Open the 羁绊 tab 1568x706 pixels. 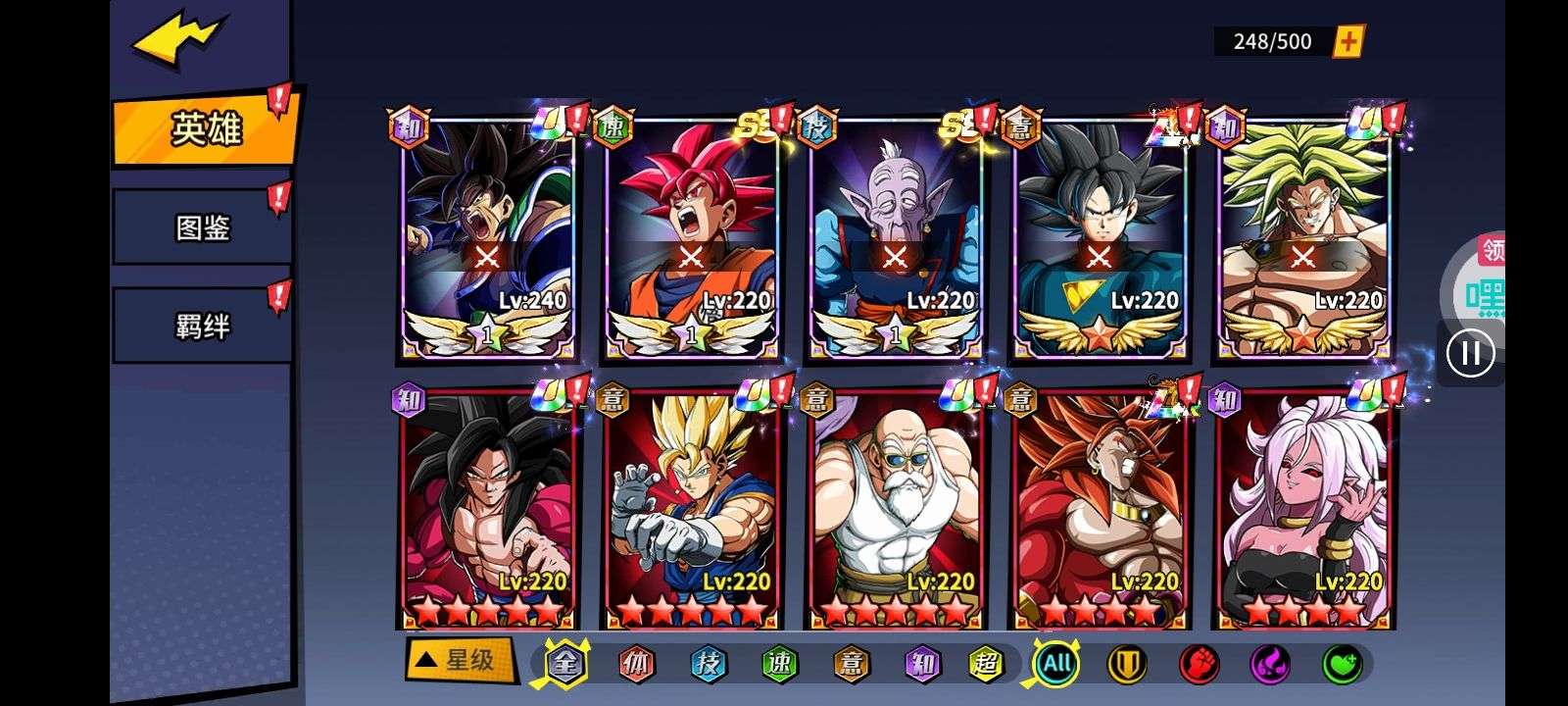point(202,326)
